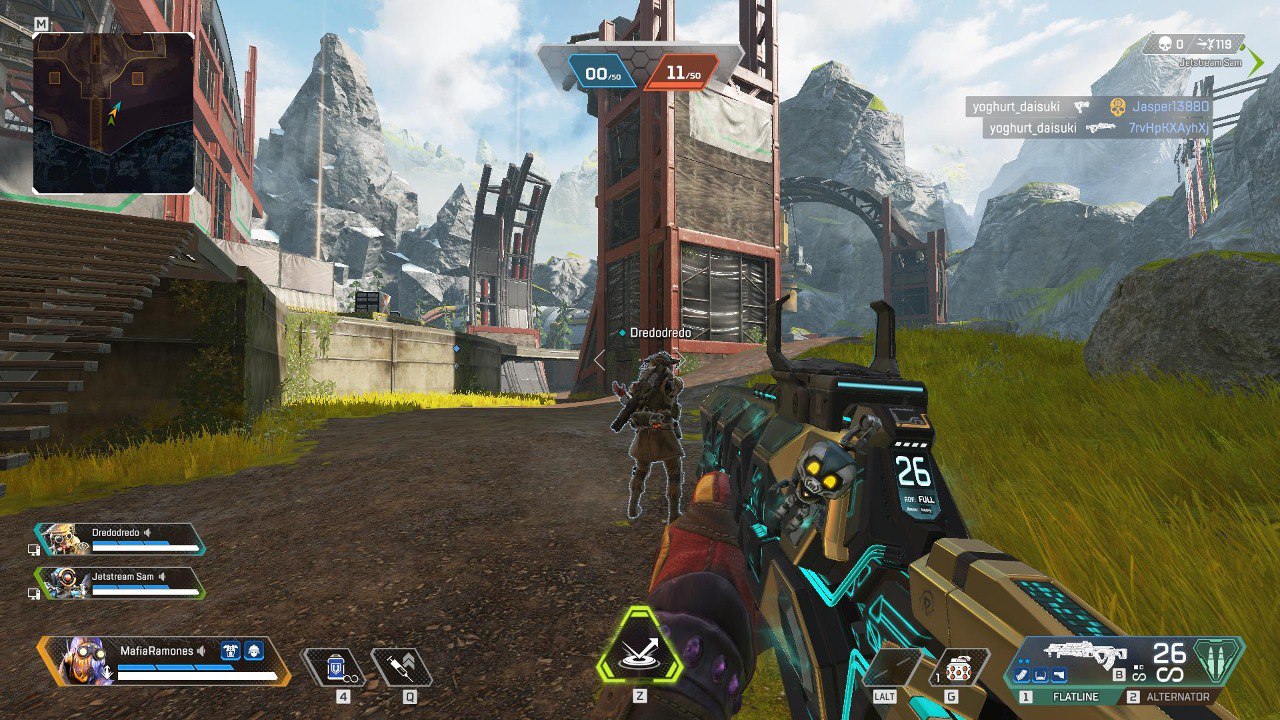The width and height of the screenshot is (1280, 720).
Task: Click the 7rvHpKXAyhXi kill feed entry
Action: [x=1098, y=128]
